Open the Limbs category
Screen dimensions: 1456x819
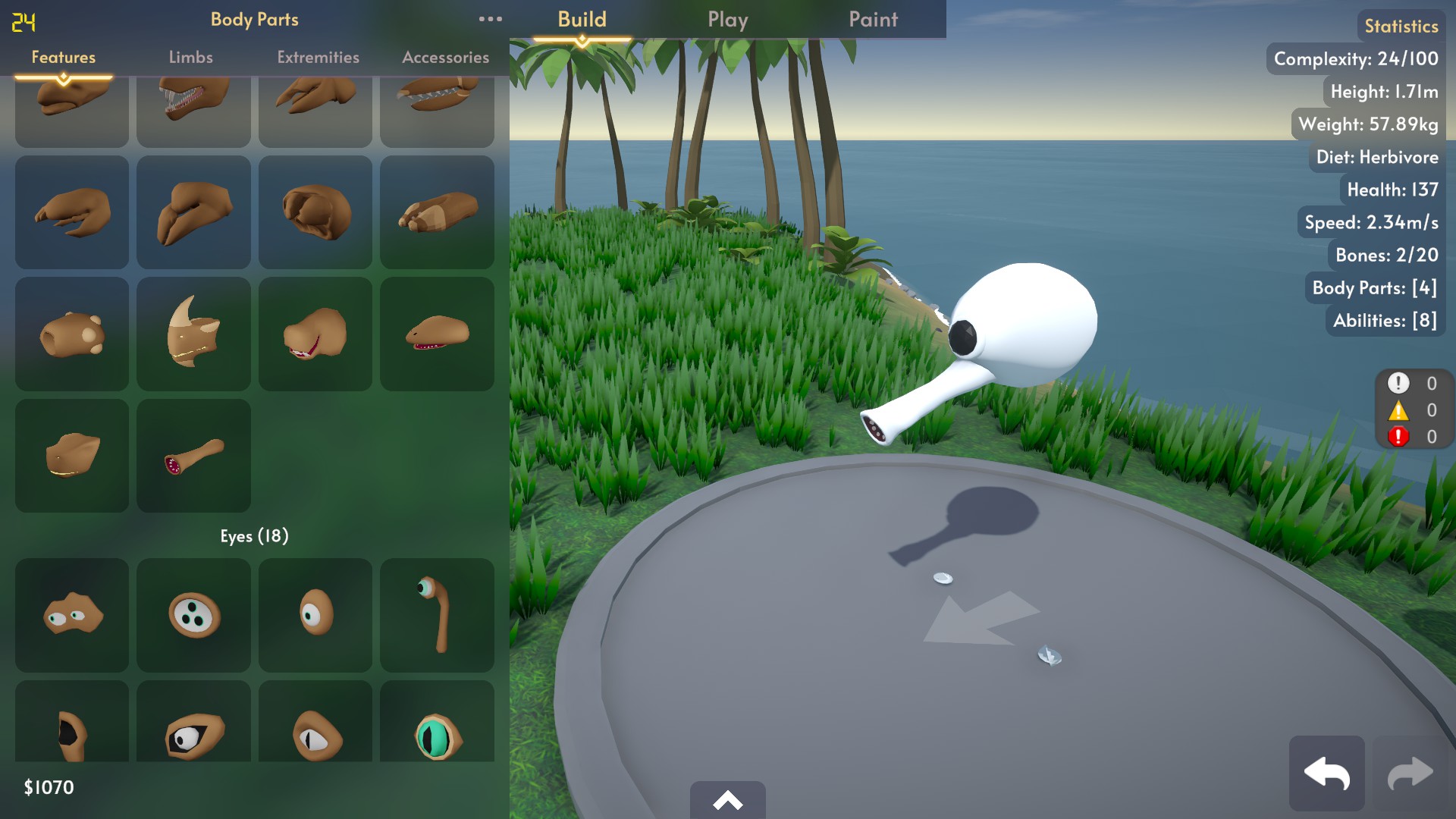190,57
